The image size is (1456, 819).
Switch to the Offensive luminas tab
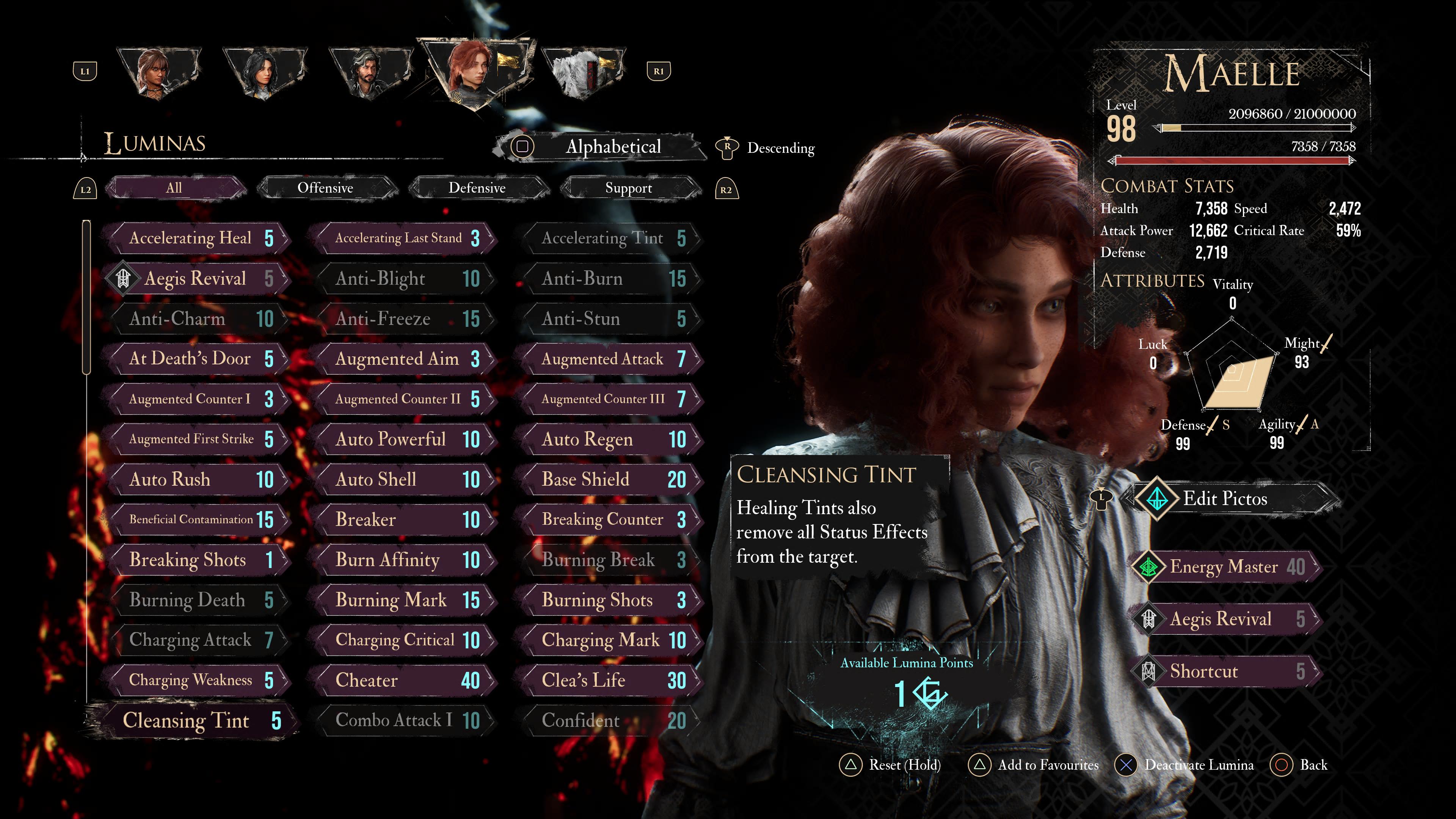coord(326,188)
